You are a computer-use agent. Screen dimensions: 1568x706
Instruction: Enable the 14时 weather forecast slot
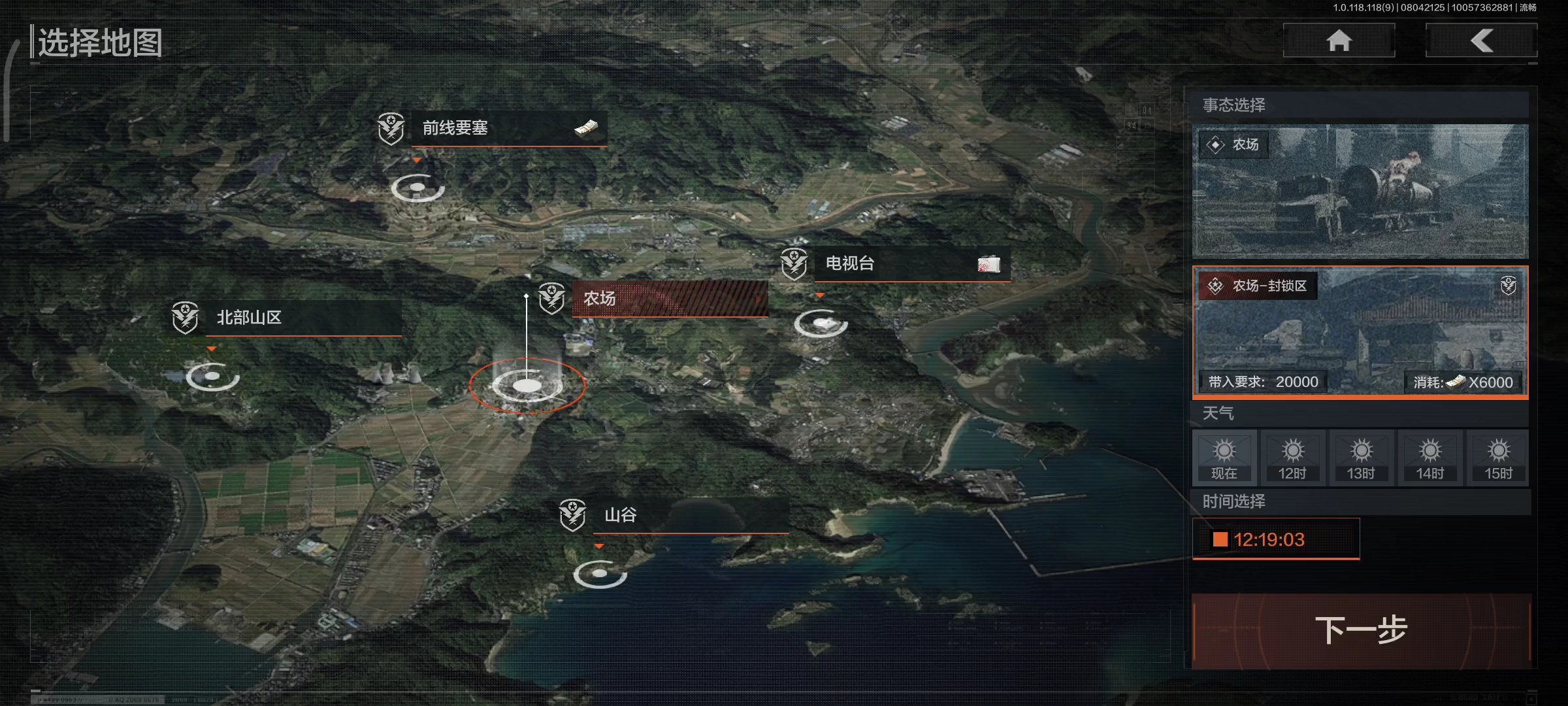coord(1429,457)
